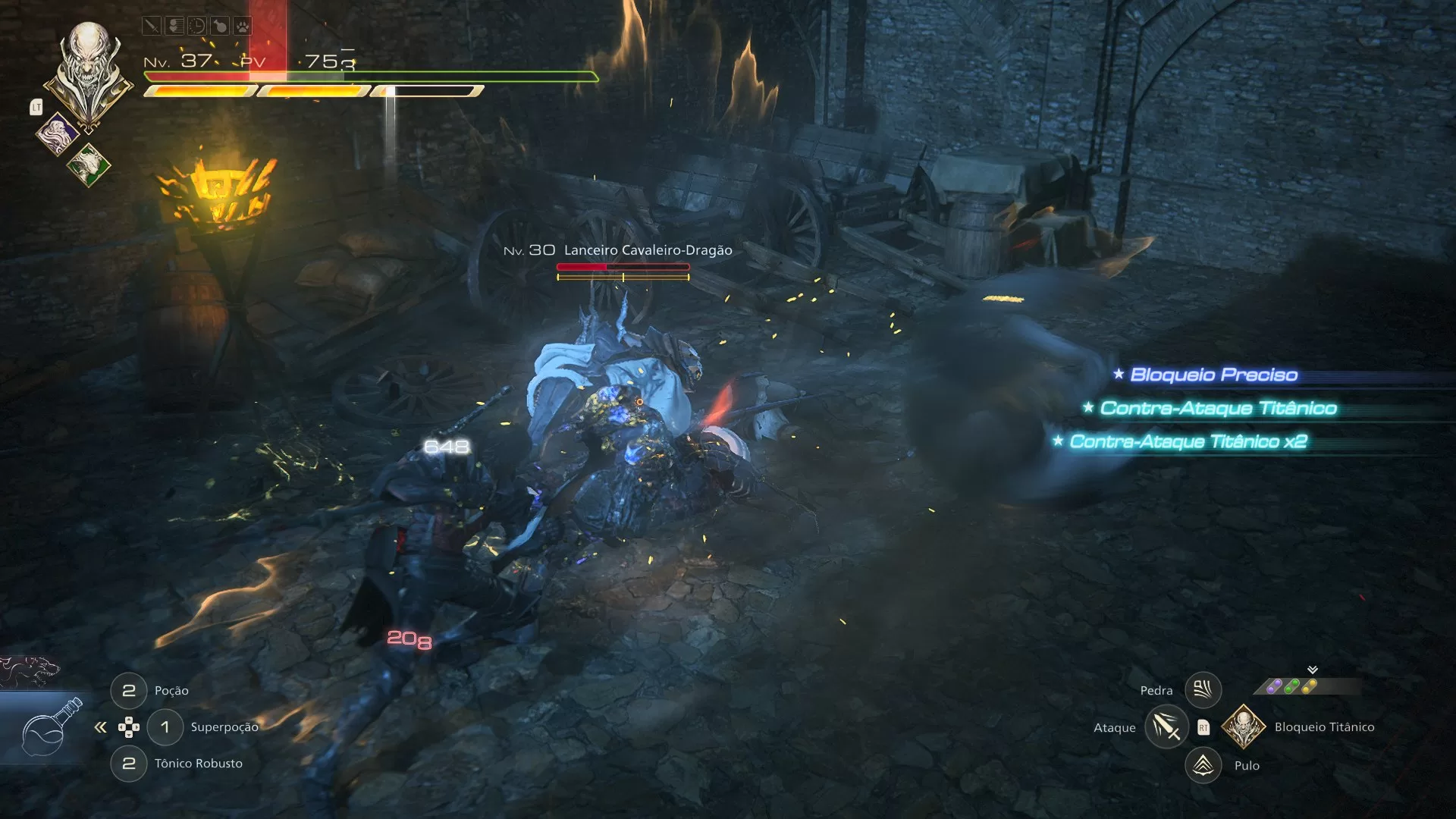Screen dimensions: 1456x819
Task: Activate the Bloqueio Titânico ability
Action: pyautogui.click(x=1244, y=727)
